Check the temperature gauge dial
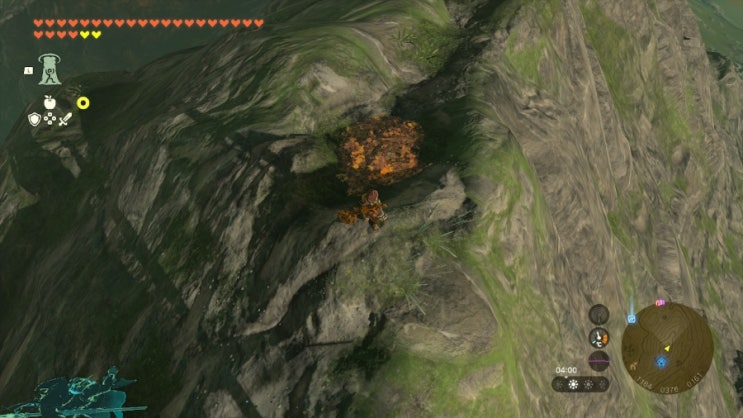 599,337
